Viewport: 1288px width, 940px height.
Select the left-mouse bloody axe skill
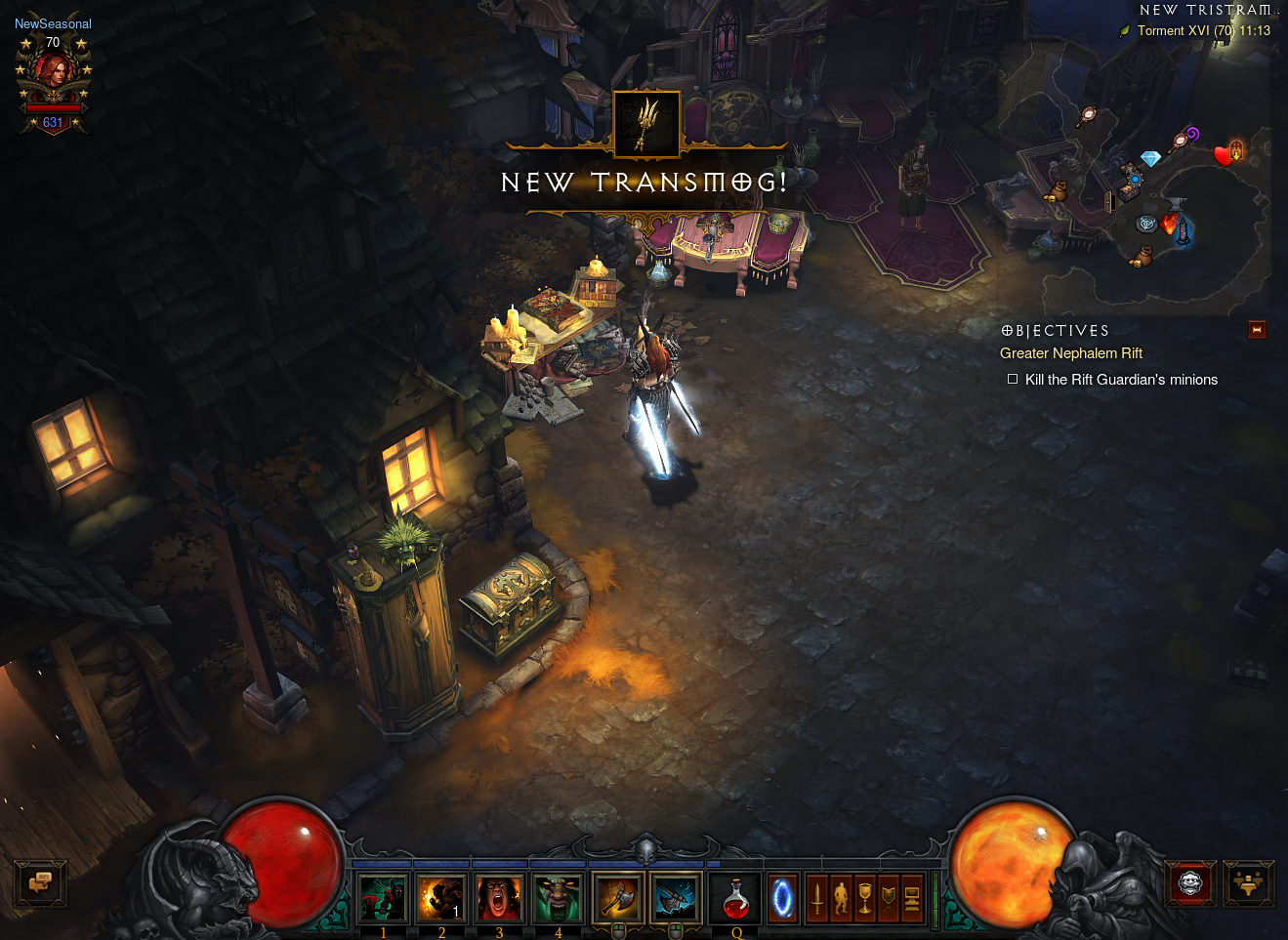pos(618,897)
